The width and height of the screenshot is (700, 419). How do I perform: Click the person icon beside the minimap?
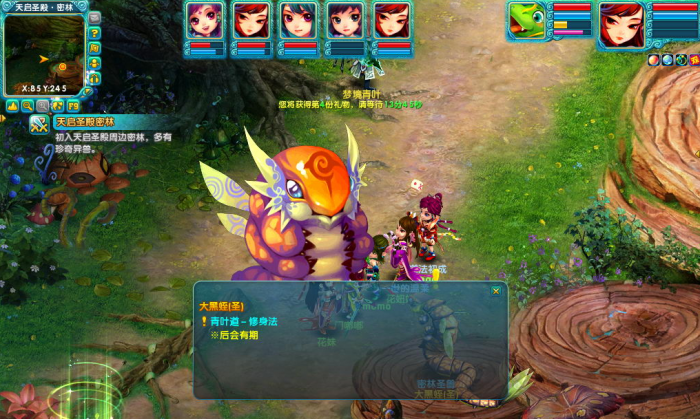(95, 63)
